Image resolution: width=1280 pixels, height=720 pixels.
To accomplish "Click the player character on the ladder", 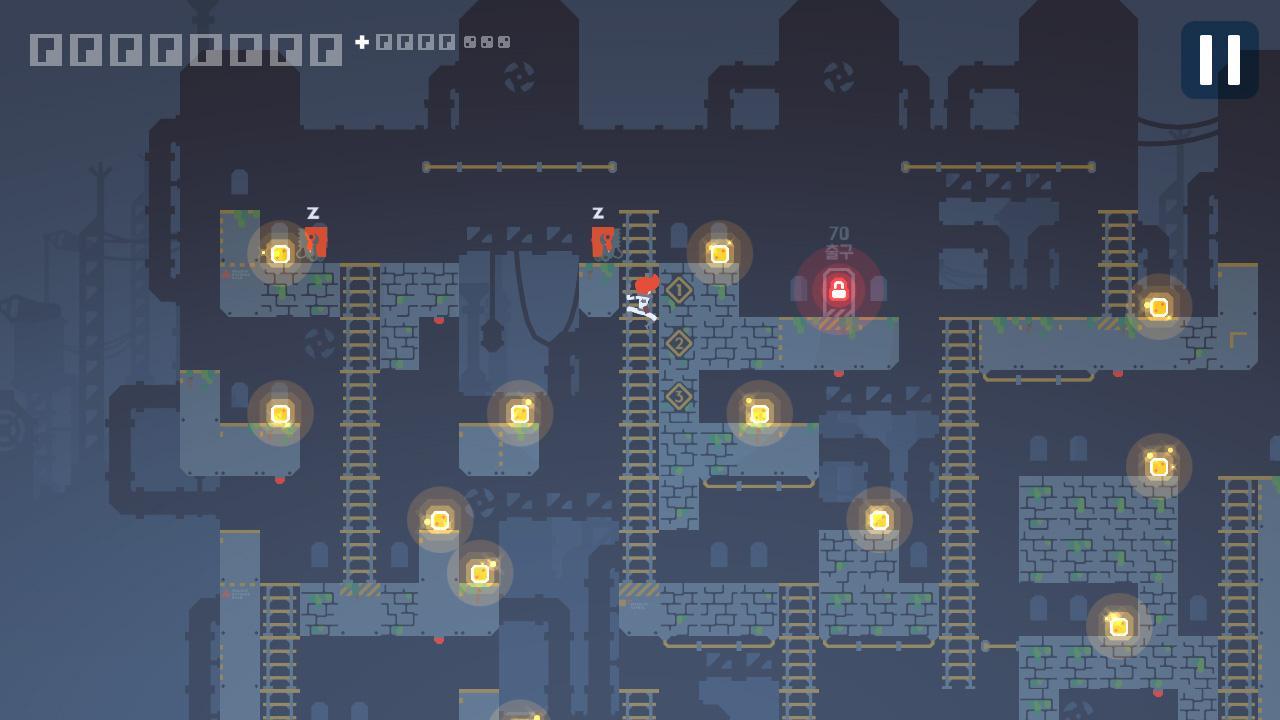I will (x=638, y=303).
